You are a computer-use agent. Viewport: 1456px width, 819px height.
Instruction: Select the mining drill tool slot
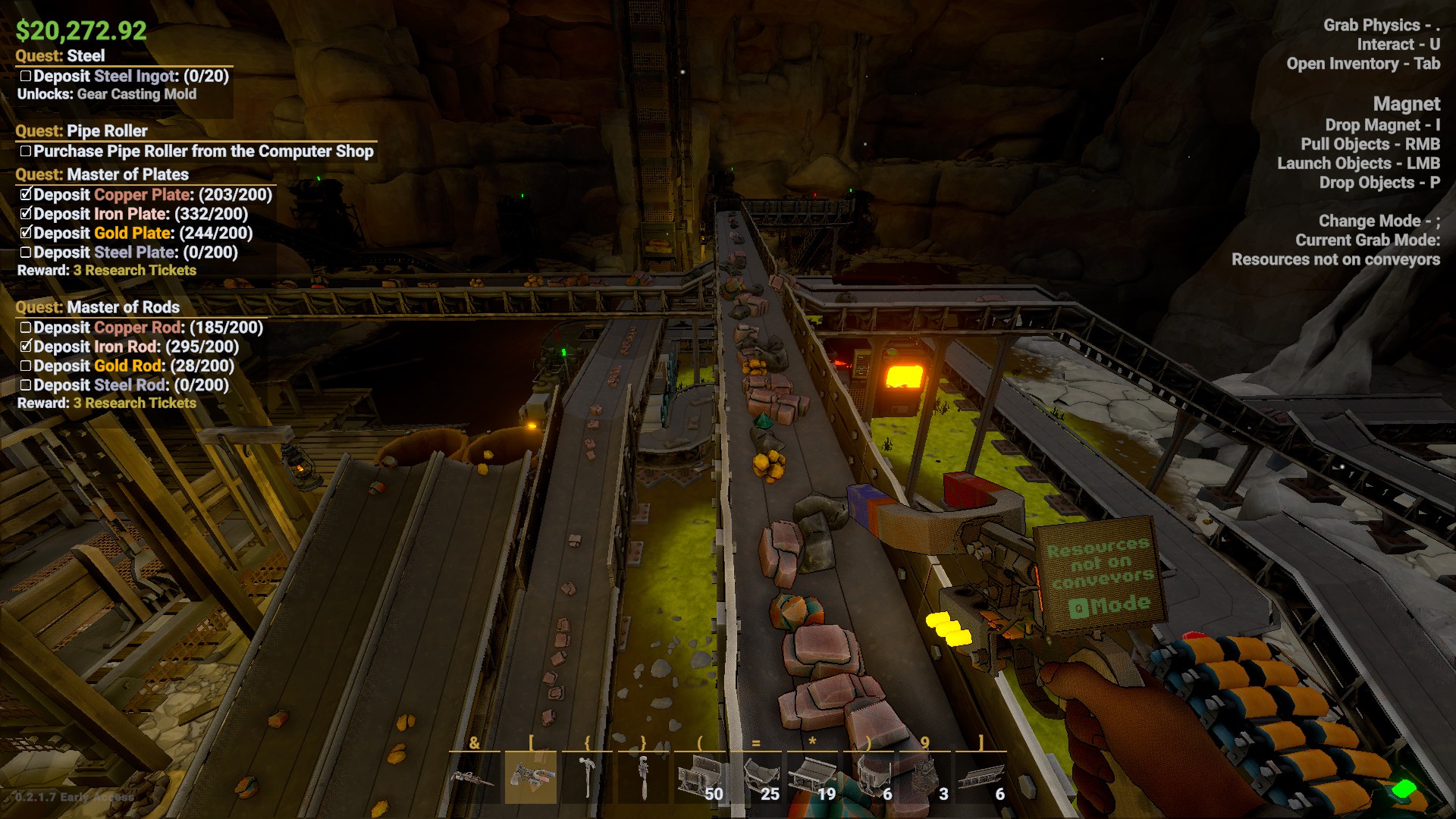coord(474,777)
